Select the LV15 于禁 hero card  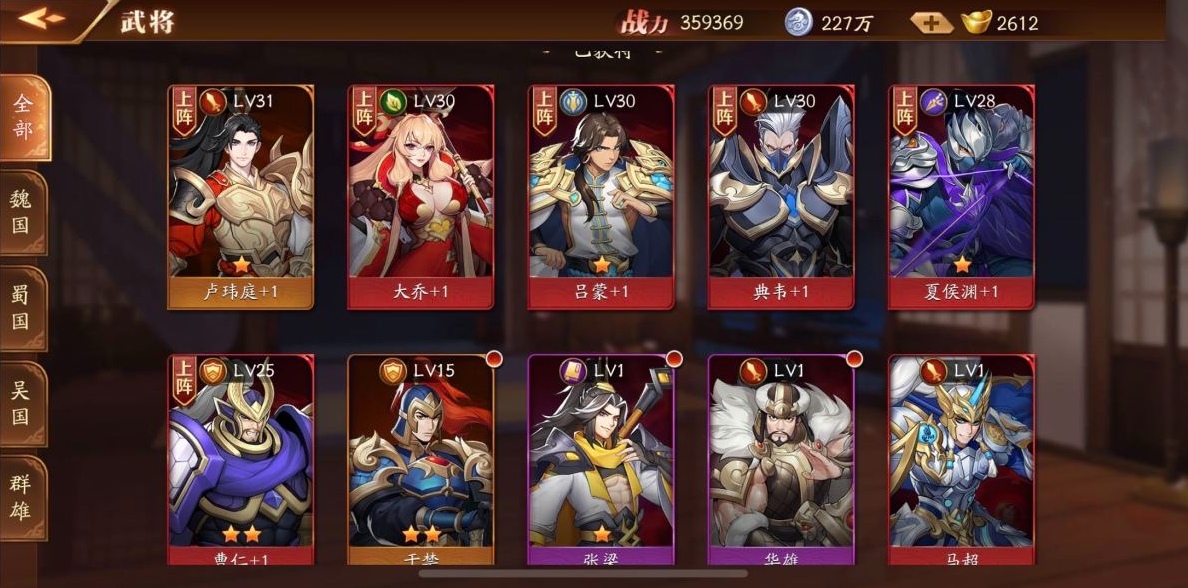pos(421,460)
